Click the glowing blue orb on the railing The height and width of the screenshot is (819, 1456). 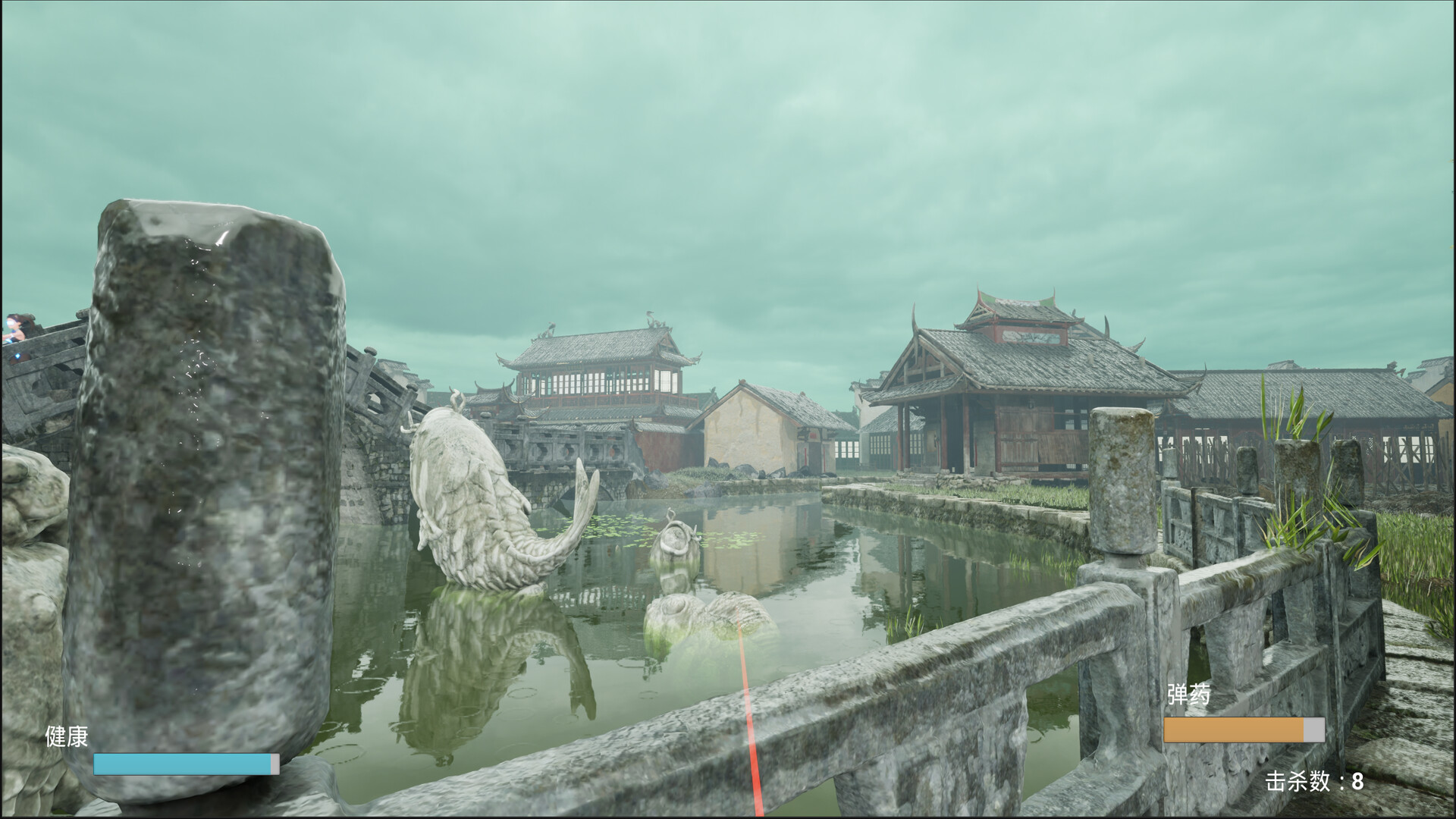coord(17,355)
